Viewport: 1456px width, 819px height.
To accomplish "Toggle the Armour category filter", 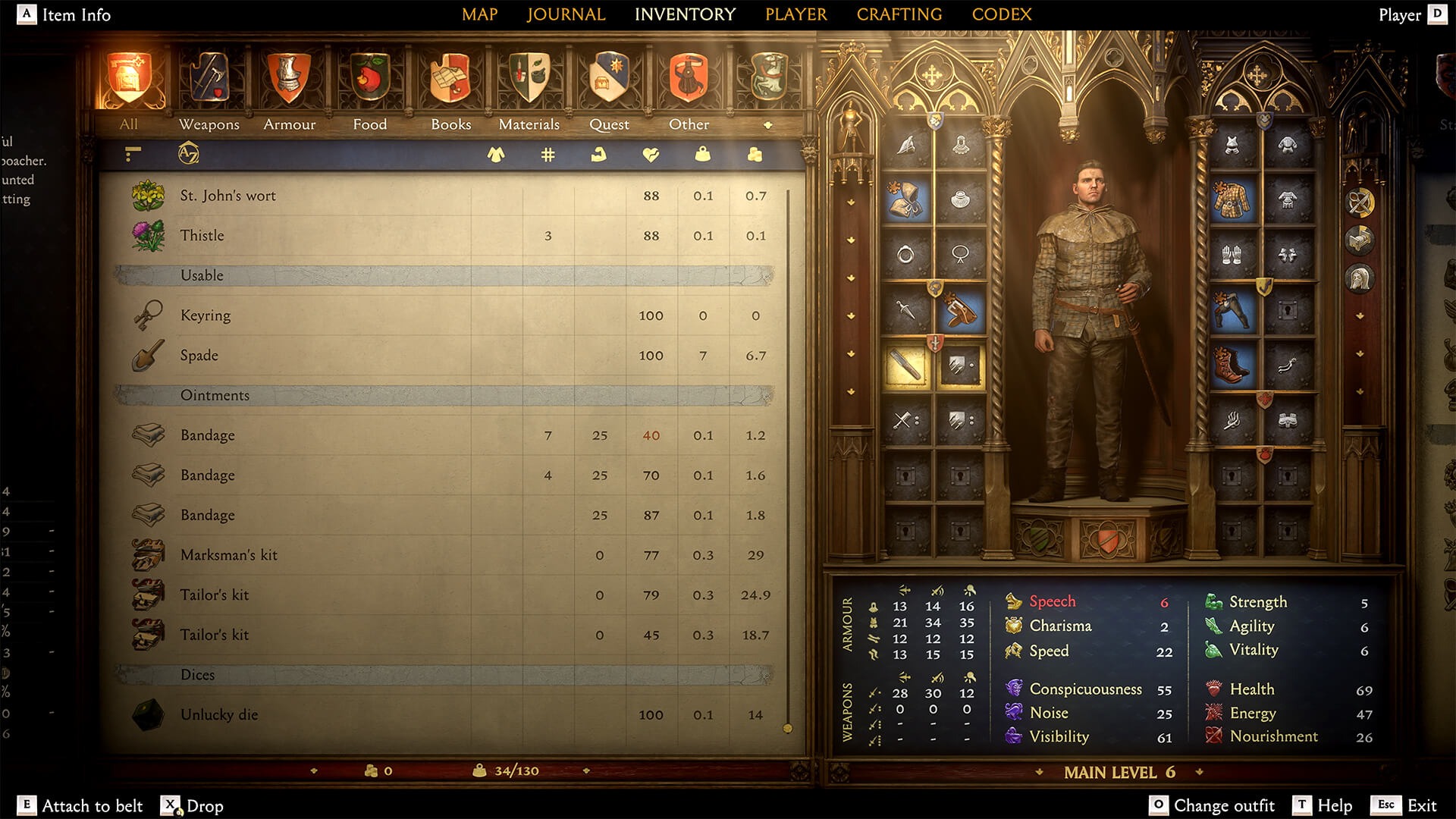I will tap(289, 78).
